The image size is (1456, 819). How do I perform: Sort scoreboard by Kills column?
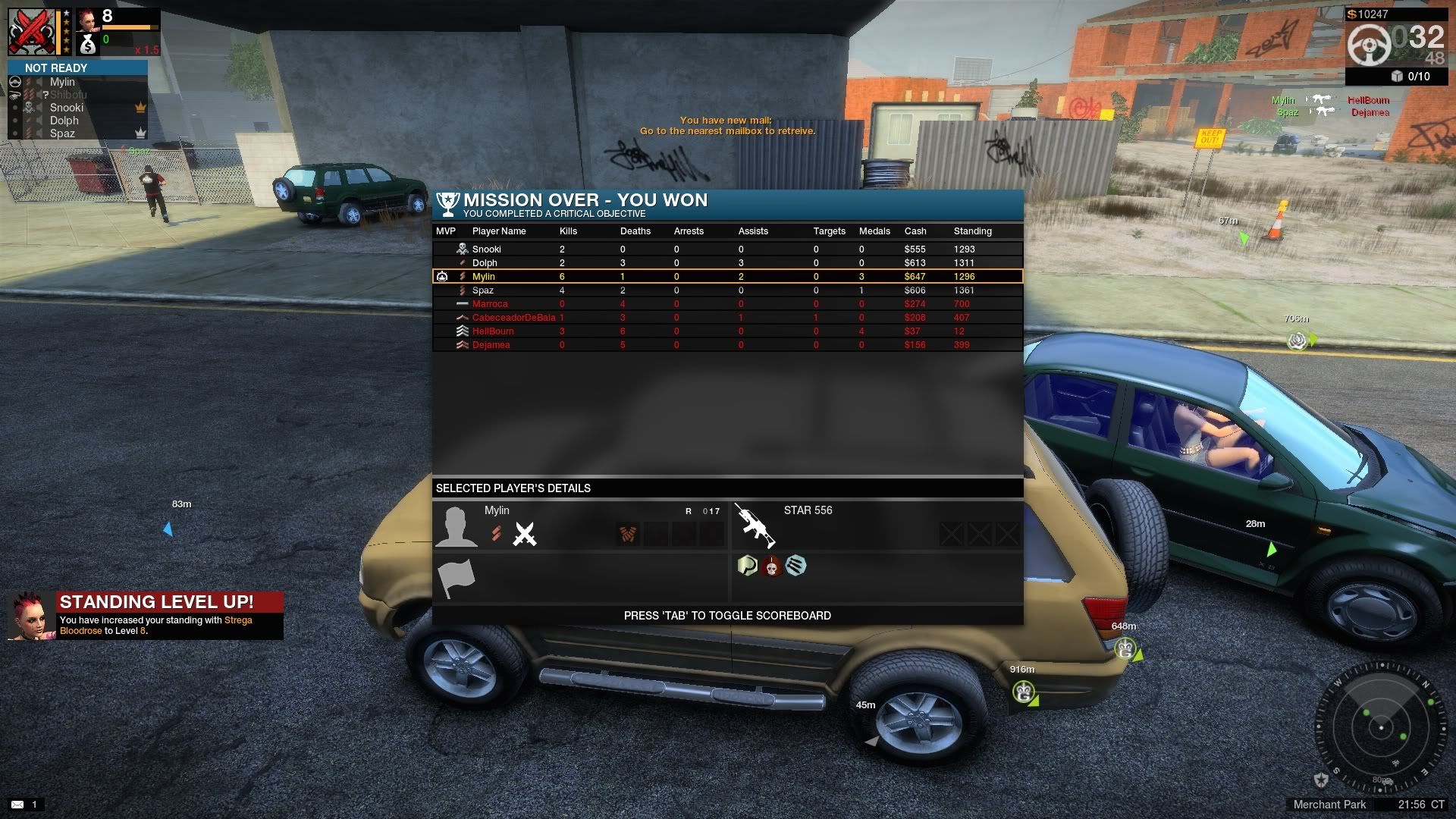tap(568, 231)
